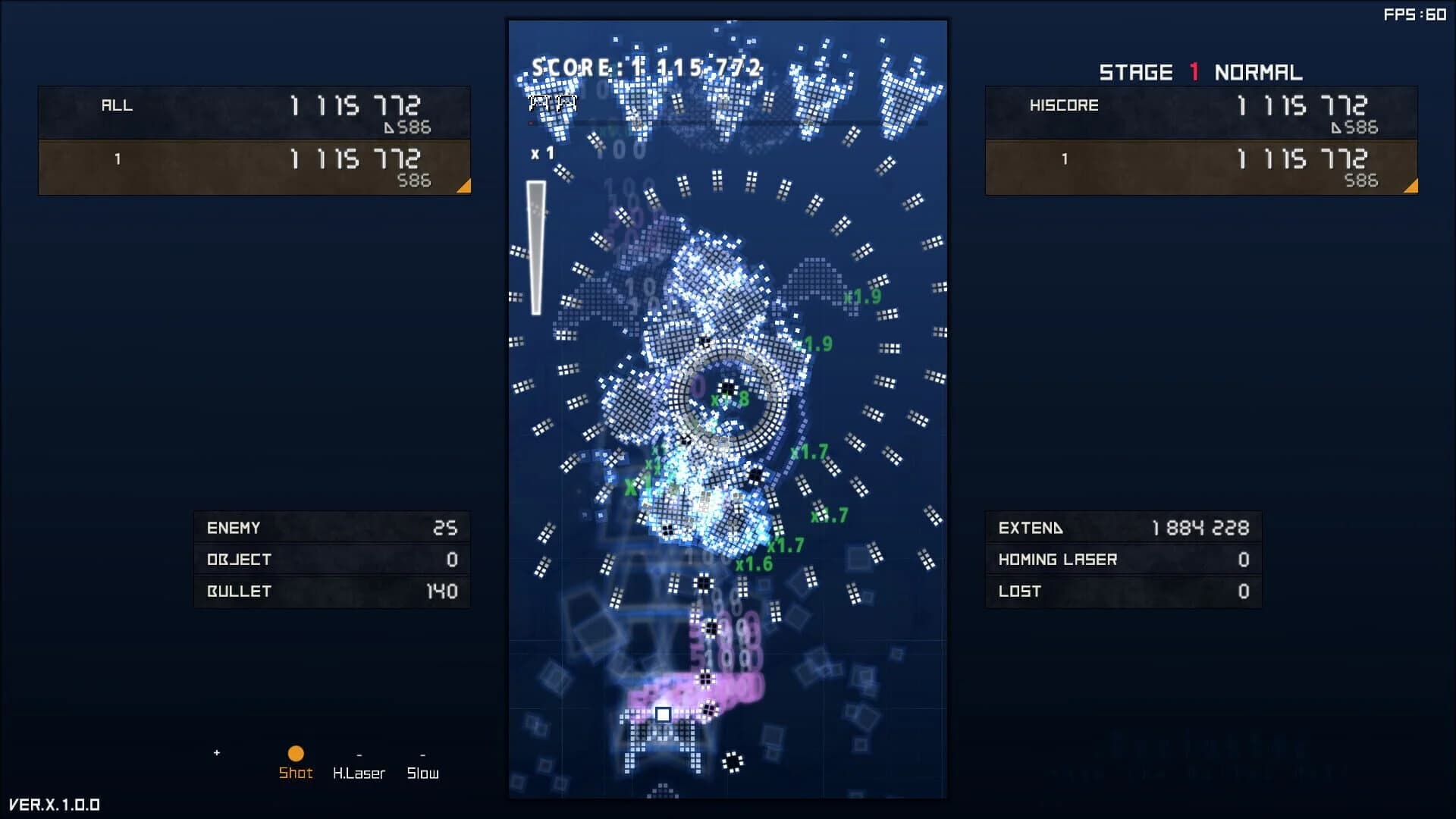Click the plus symbol near the weapon row
Image resolution: width=1456 pixels, height=819 pixels.
217,754
